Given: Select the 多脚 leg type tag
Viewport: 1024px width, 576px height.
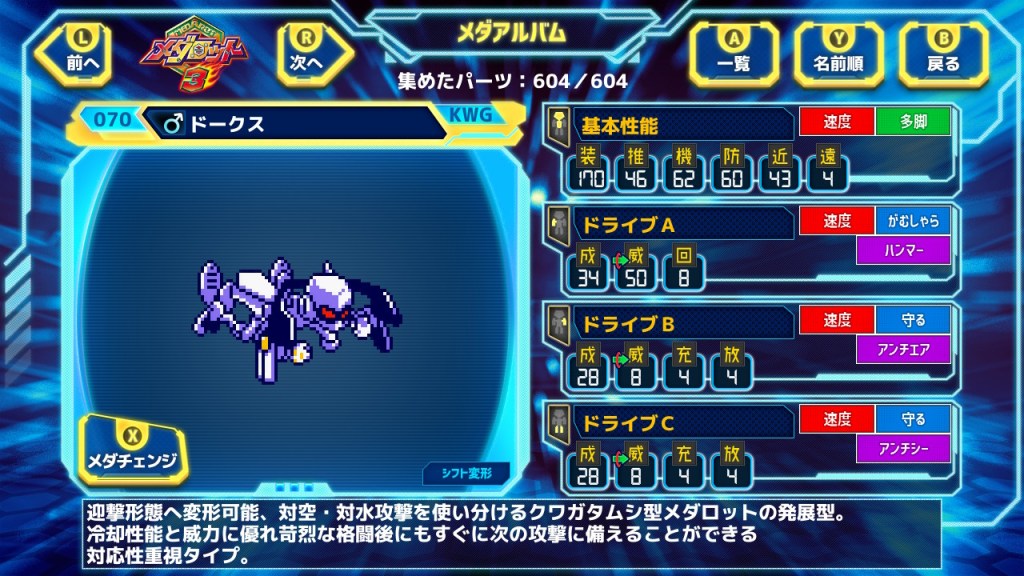Looking at the screenshot, I should tap(912, 122).
